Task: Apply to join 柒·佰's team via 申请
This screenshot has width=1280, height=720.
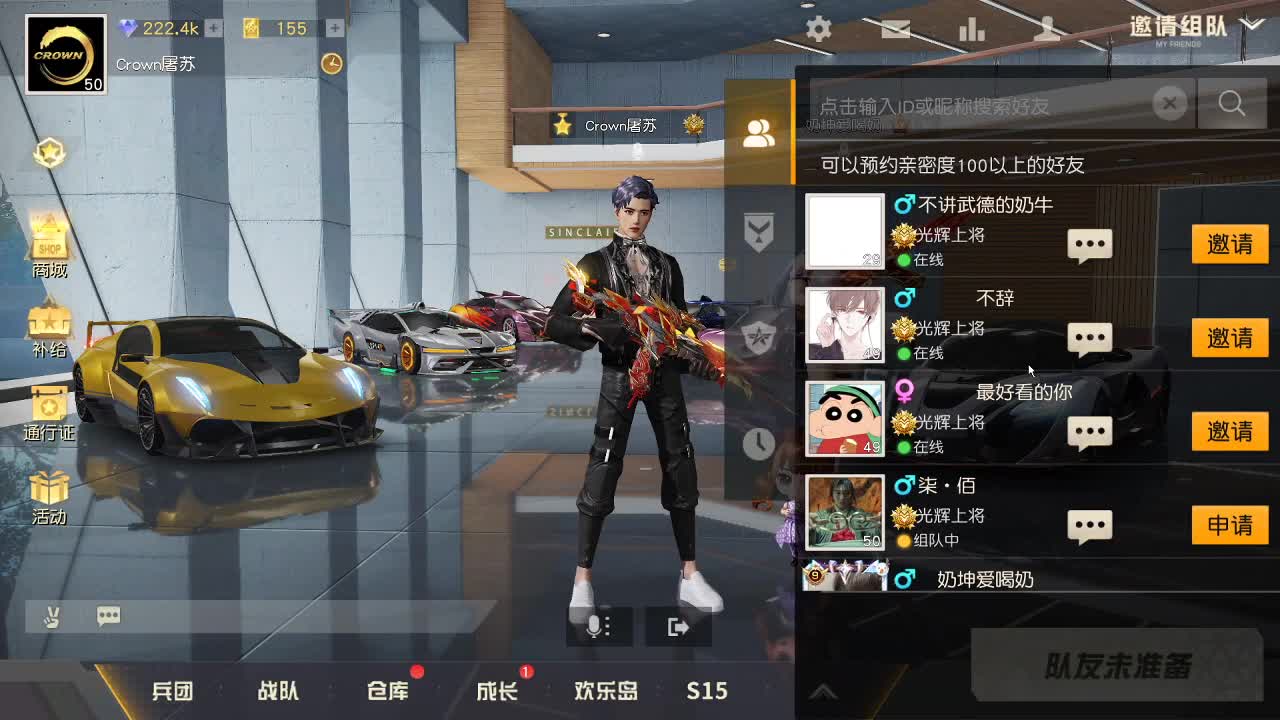Action: tap(1230, 525)
